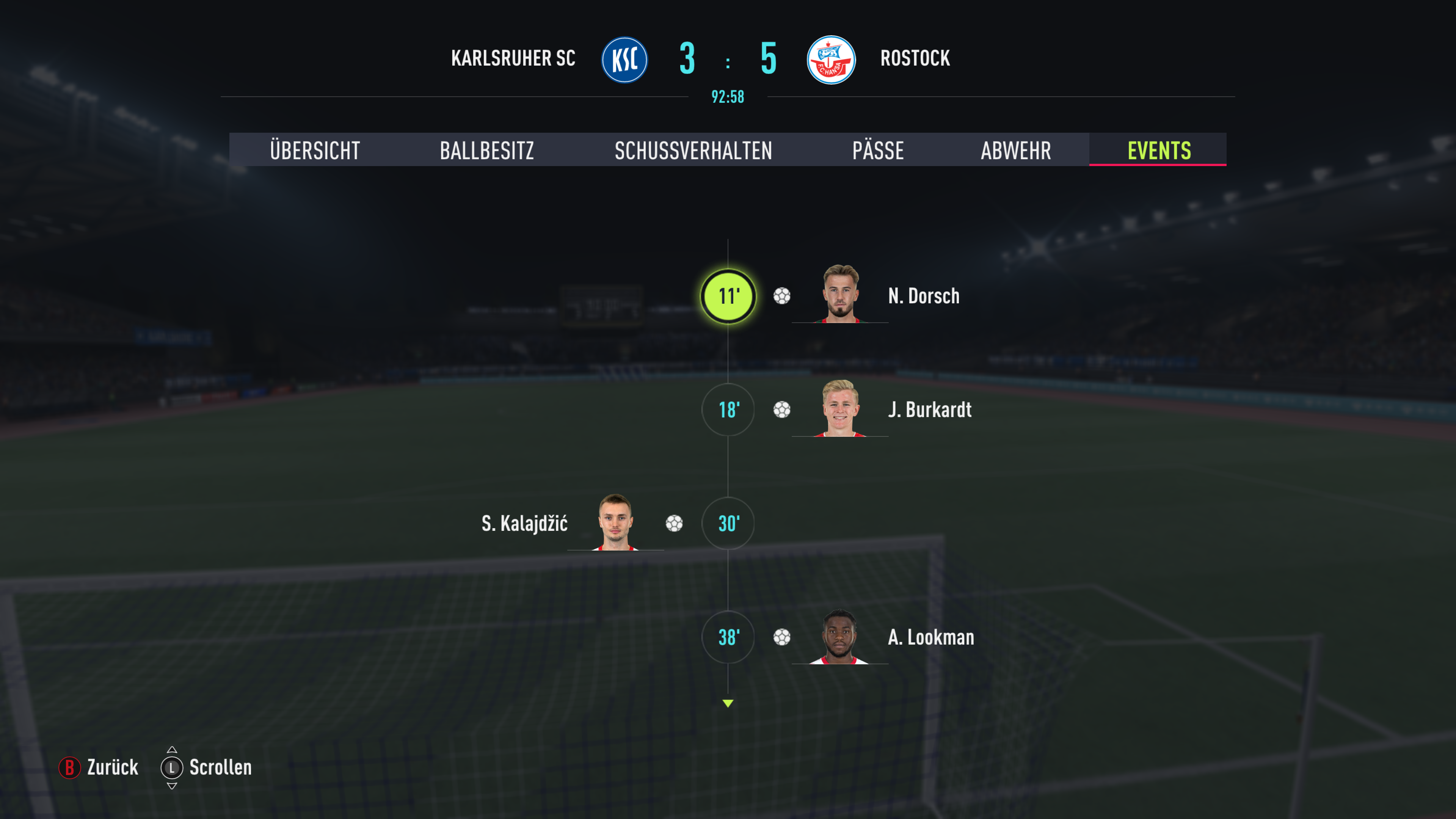This screenshot has height=819, width=1456.
Task: Show the Schussverhalten stats tab
Action: pos(693,151)
